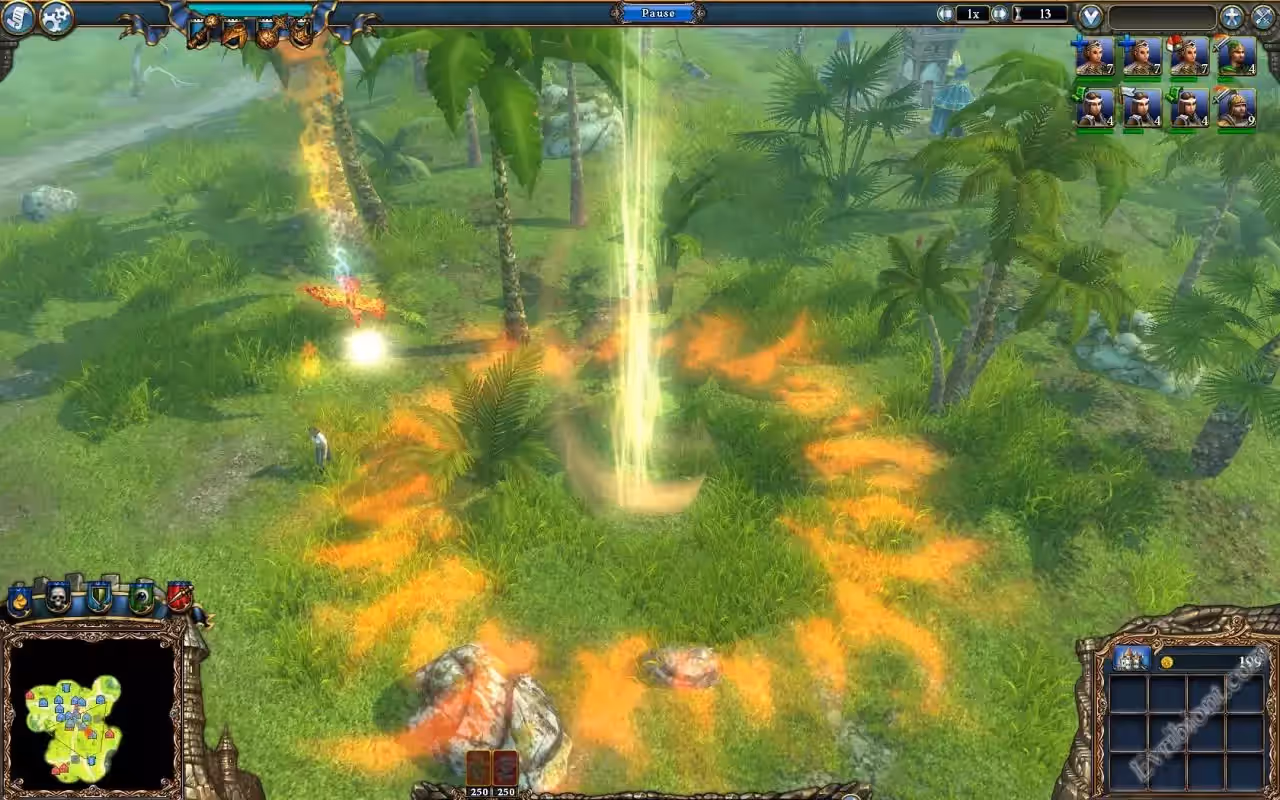Screen dimensions: 1280x800
Task: Select the castle icon in the build panel
Action: pos(1131,659)
